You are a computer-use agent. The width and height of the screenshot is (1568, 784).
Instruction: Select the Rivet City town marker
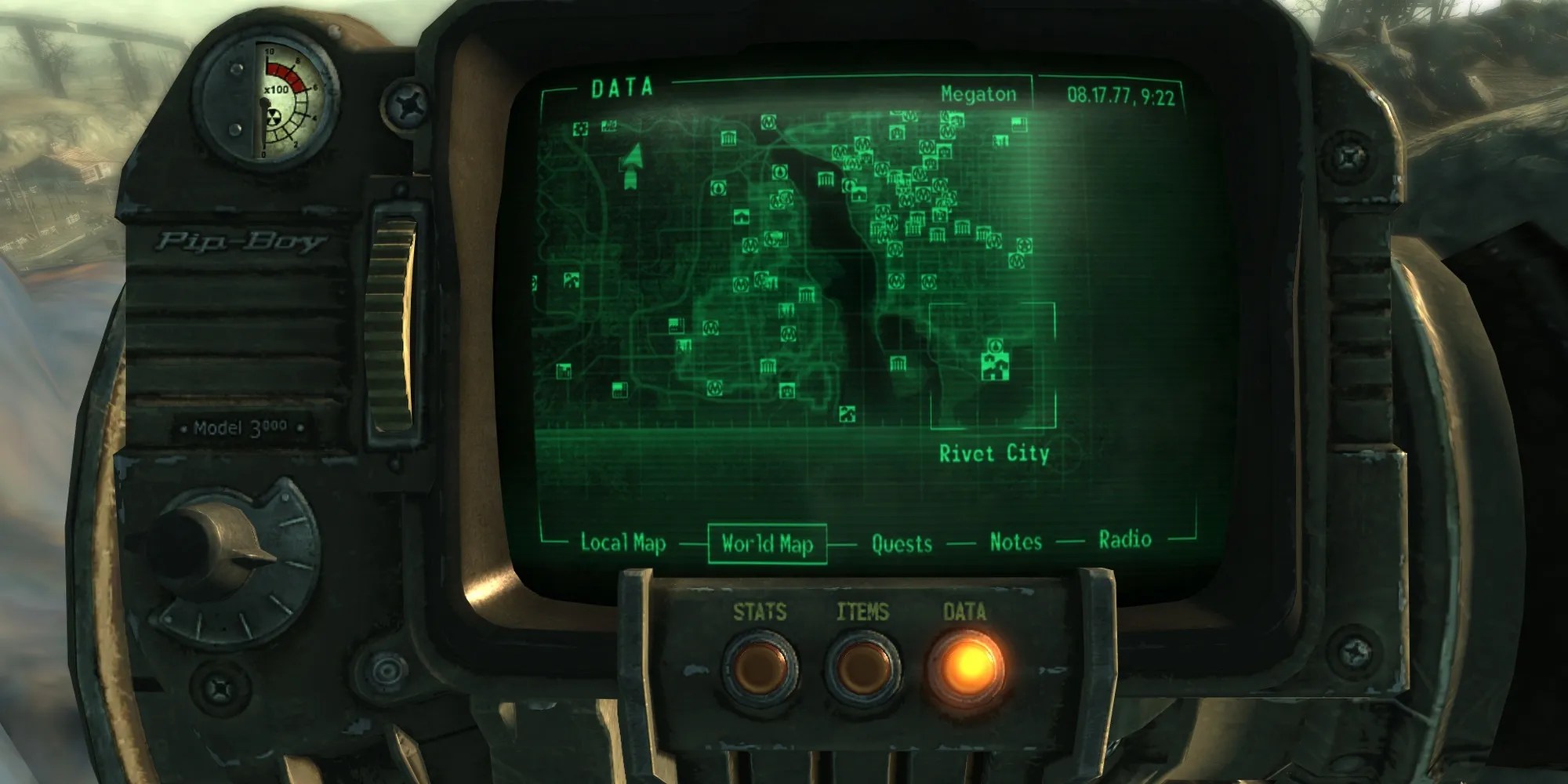(994, 367)
